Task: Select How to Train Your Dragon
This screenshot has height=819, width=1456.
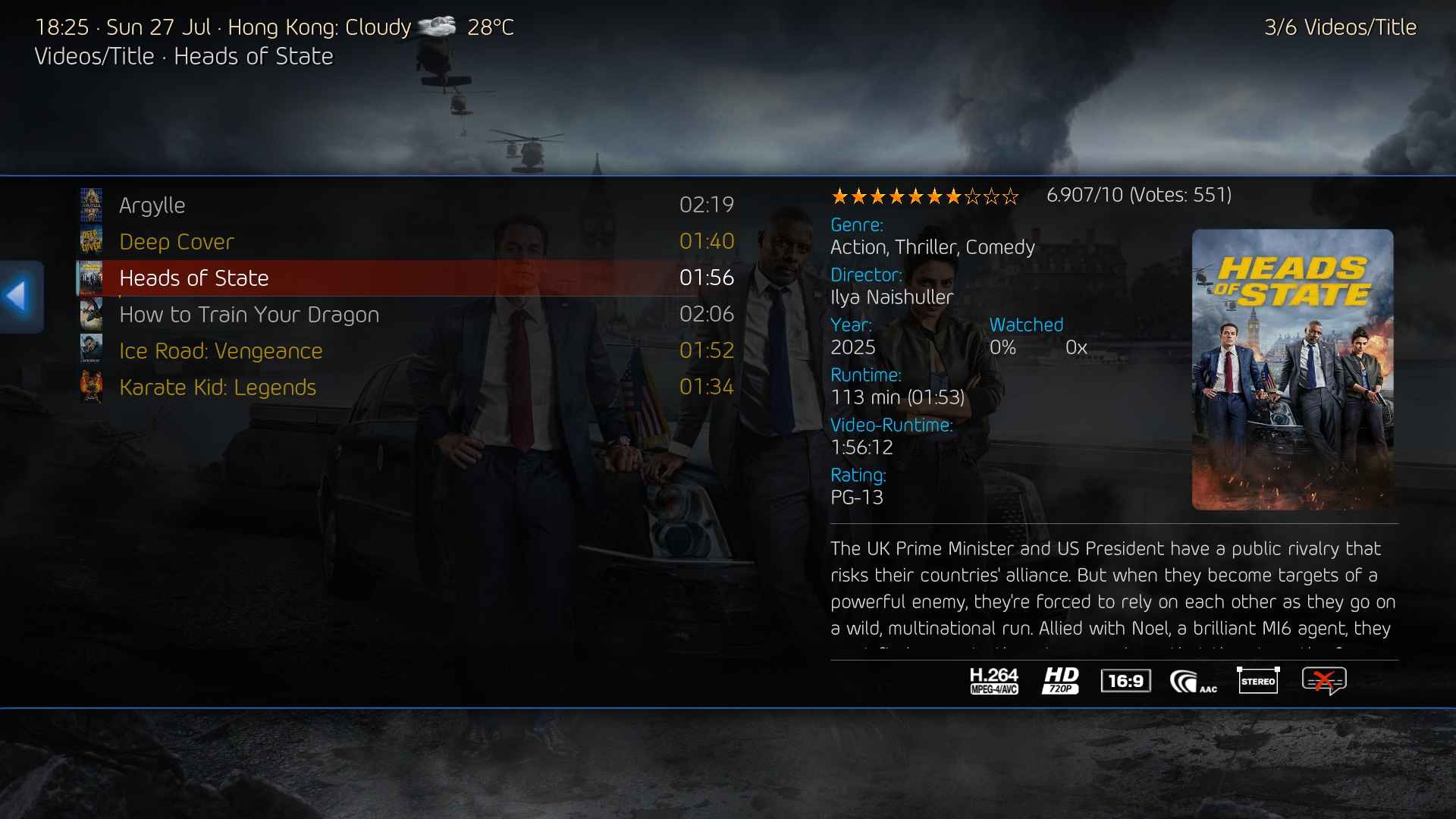Action: click(249, 315)
